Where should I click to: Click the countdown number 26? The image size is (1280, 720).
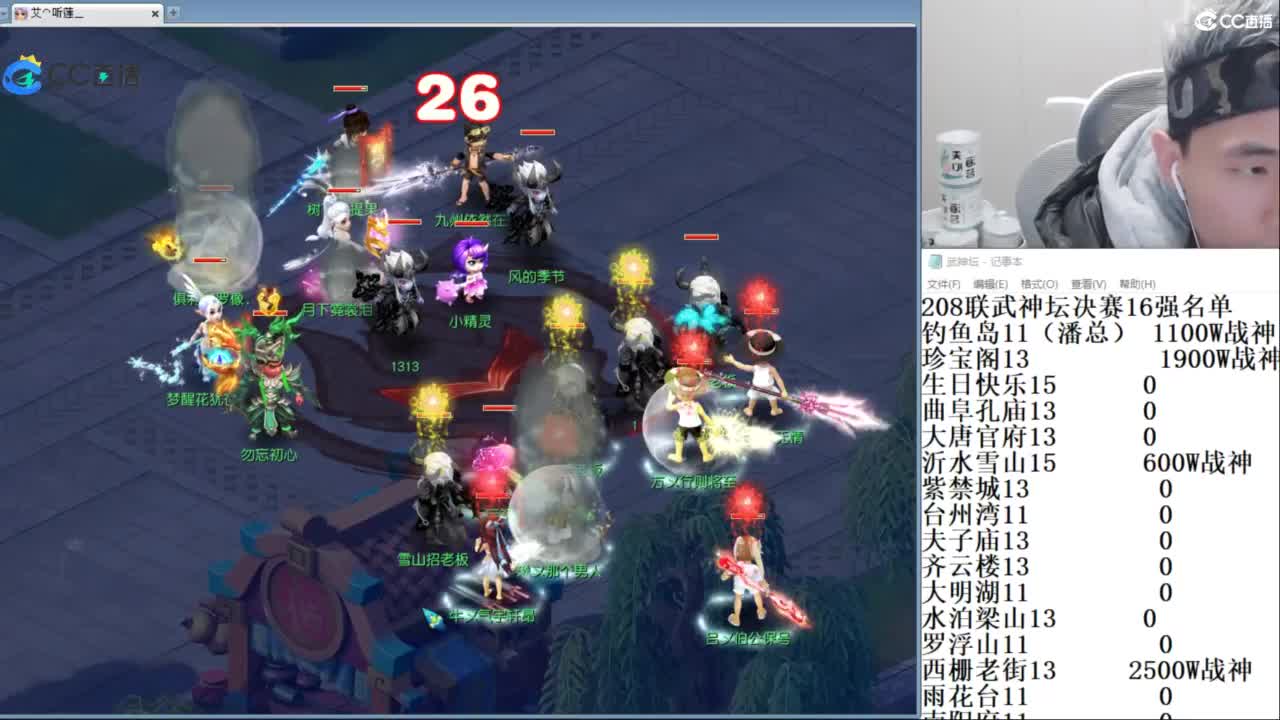point(458,98)
